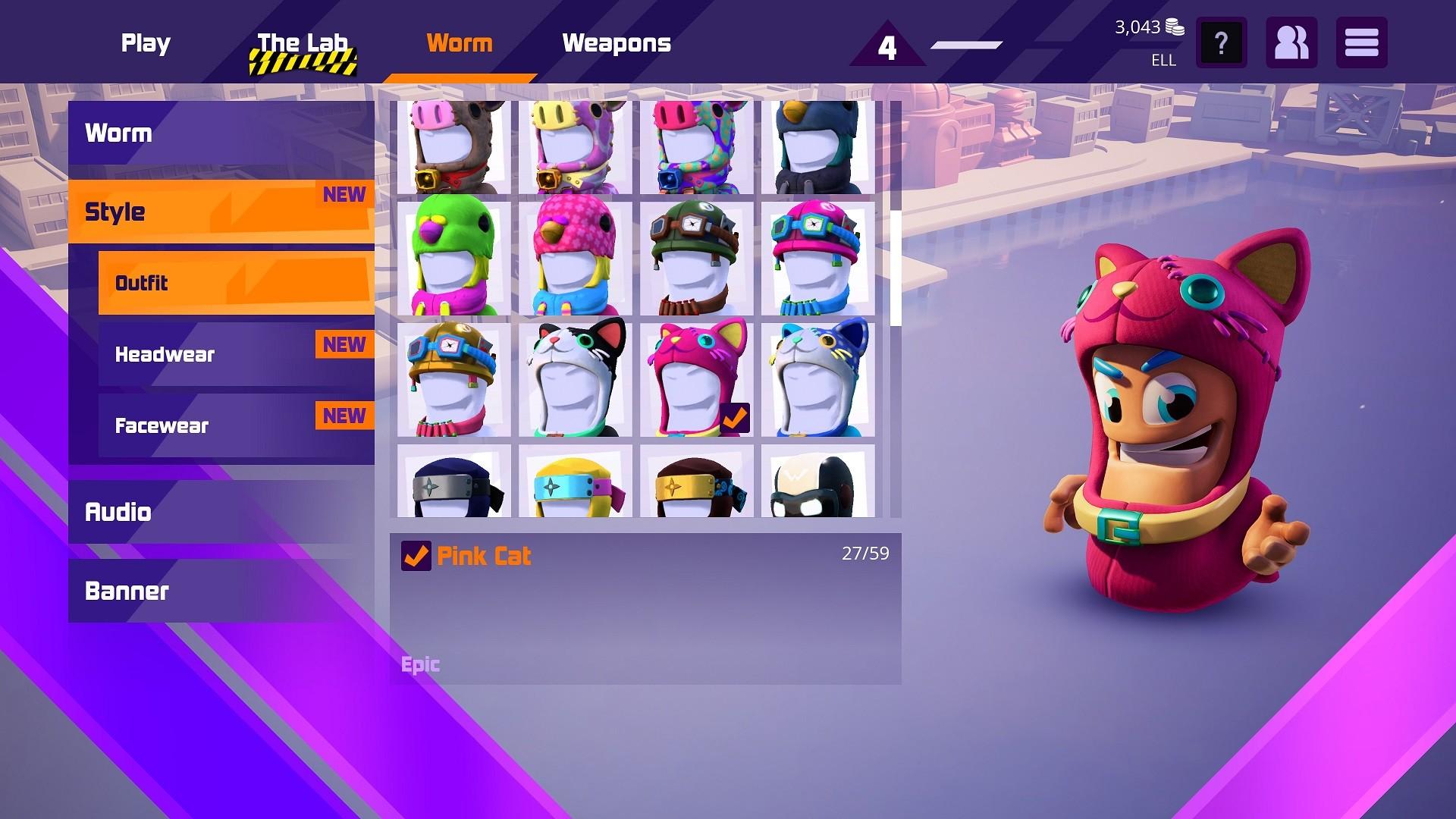Go to the Weapons tab

click(x=617, y=43)
